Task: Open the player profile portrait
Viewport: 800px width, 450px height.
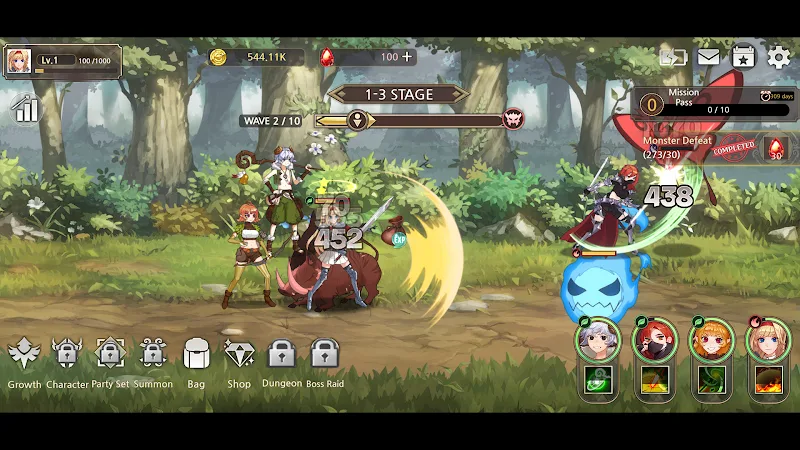Action: click(19, 62)
